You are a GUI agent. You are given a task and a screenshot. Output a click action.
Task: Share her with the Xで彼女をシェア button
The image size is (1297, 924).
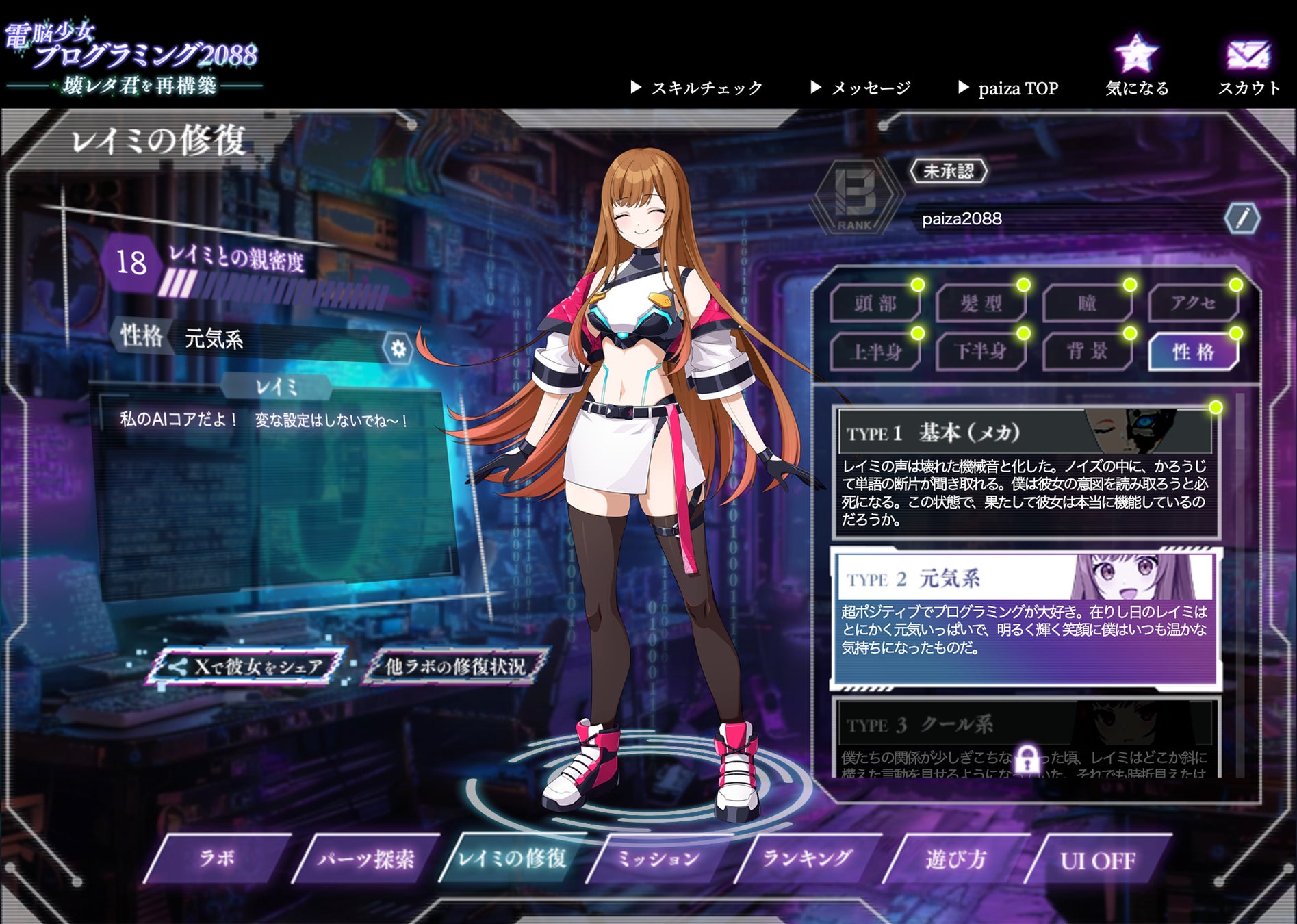(x=248, y=666)
